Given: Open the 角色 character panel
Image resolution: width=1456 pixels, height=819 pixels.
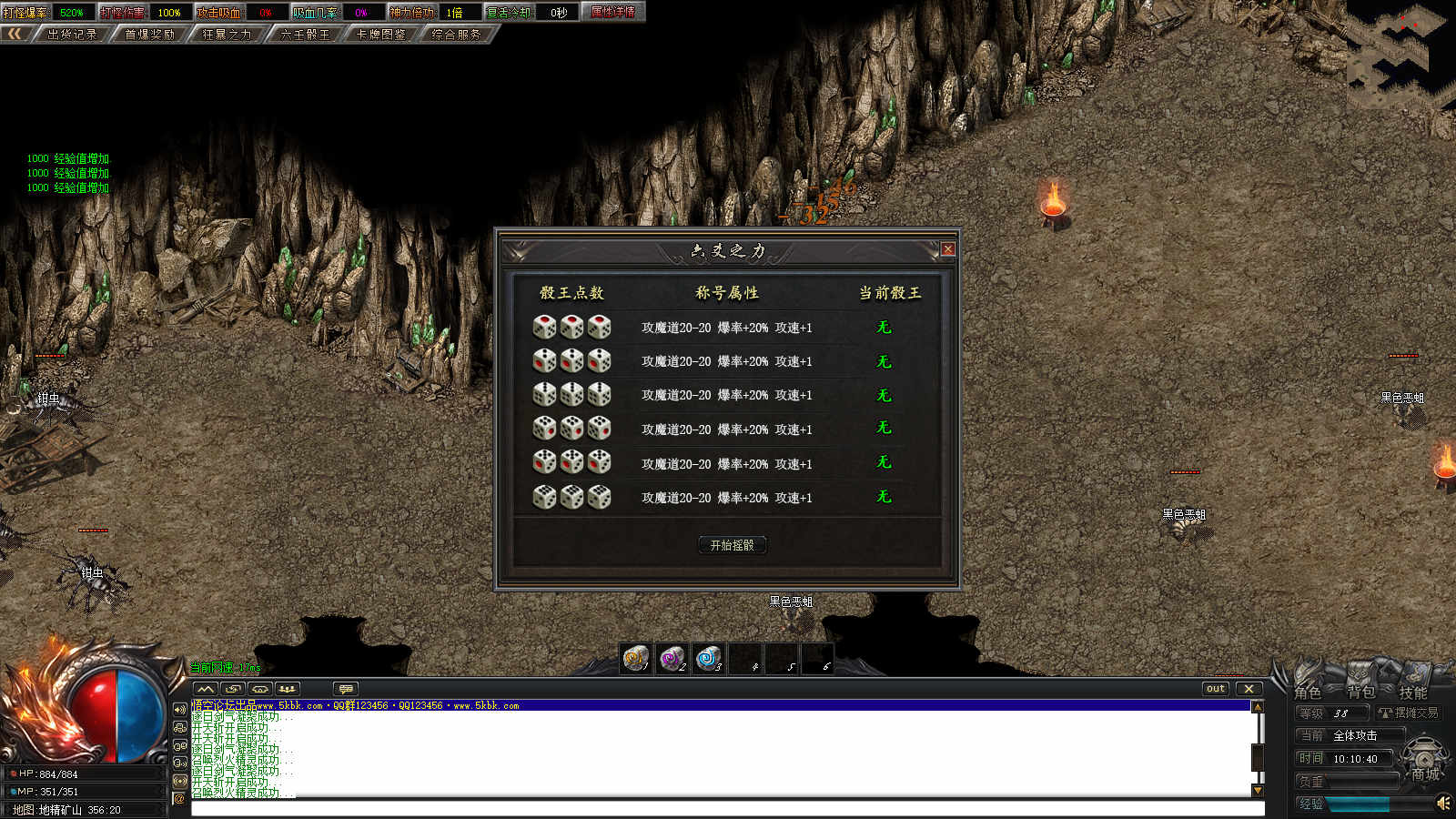Looking at the screenshot, I should pos(1308,693).
